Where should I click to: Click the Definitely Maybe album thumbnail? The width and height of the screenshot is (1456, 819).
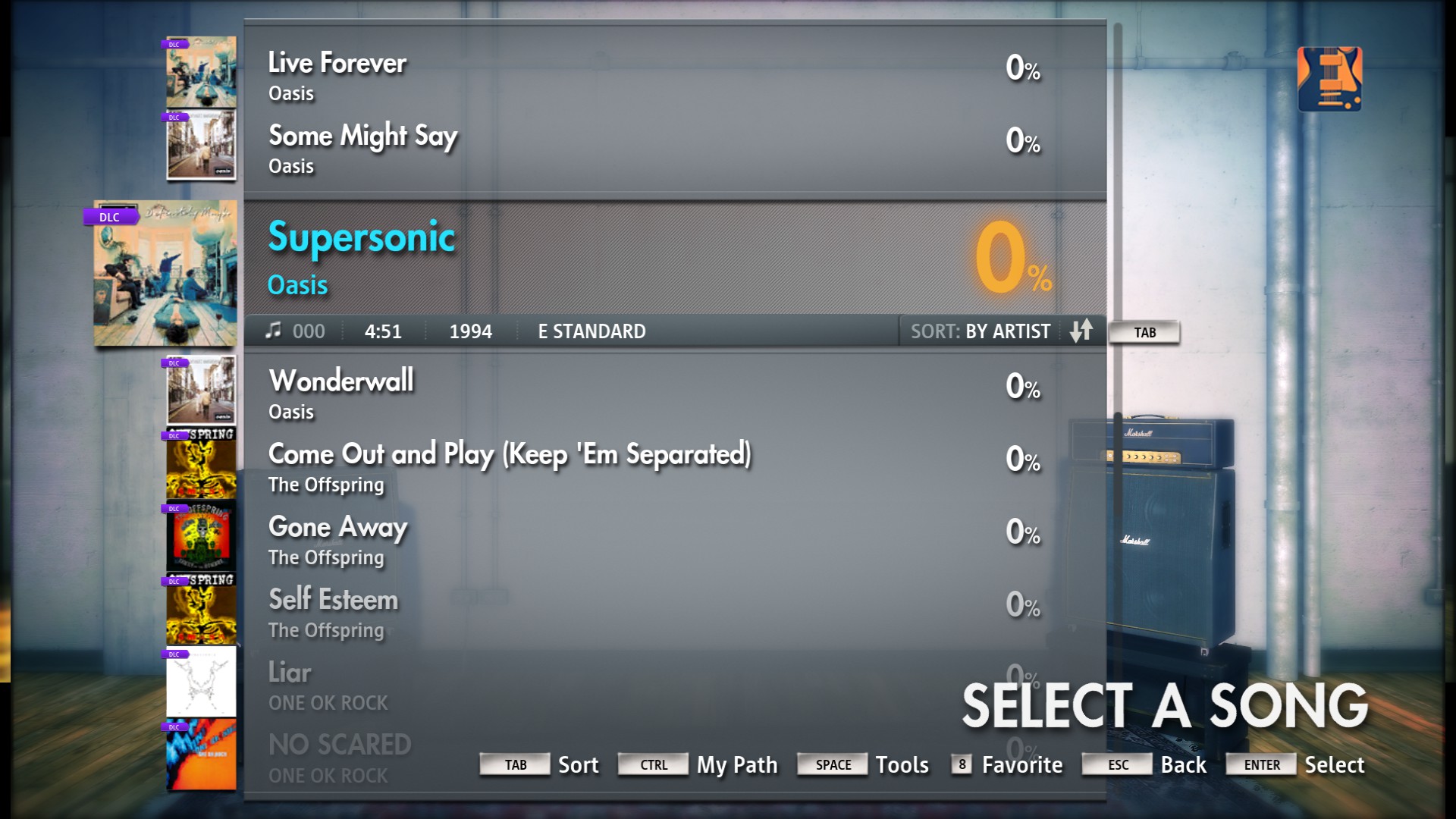165,273
